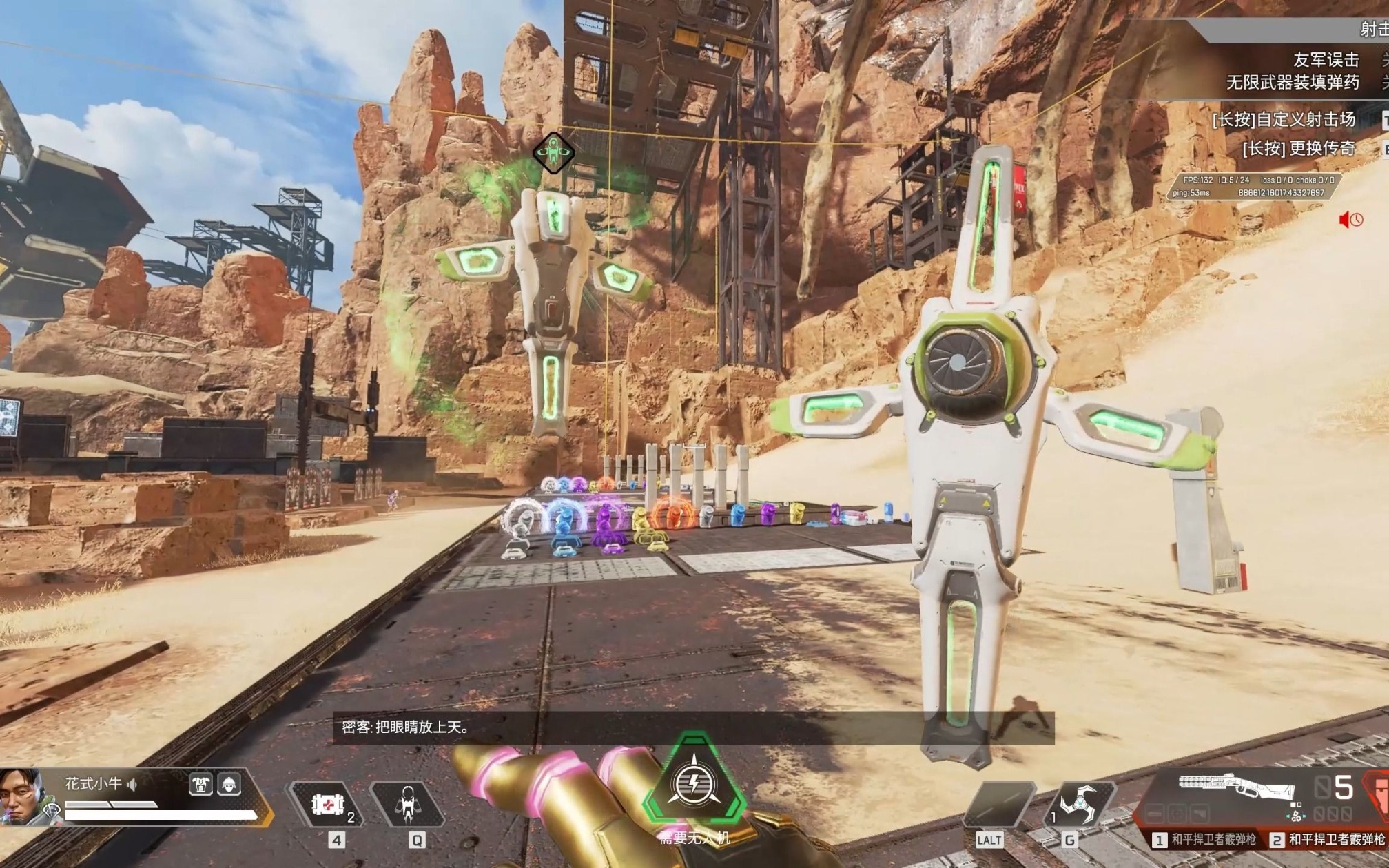Select the arc star ordnance slot

1078,804
